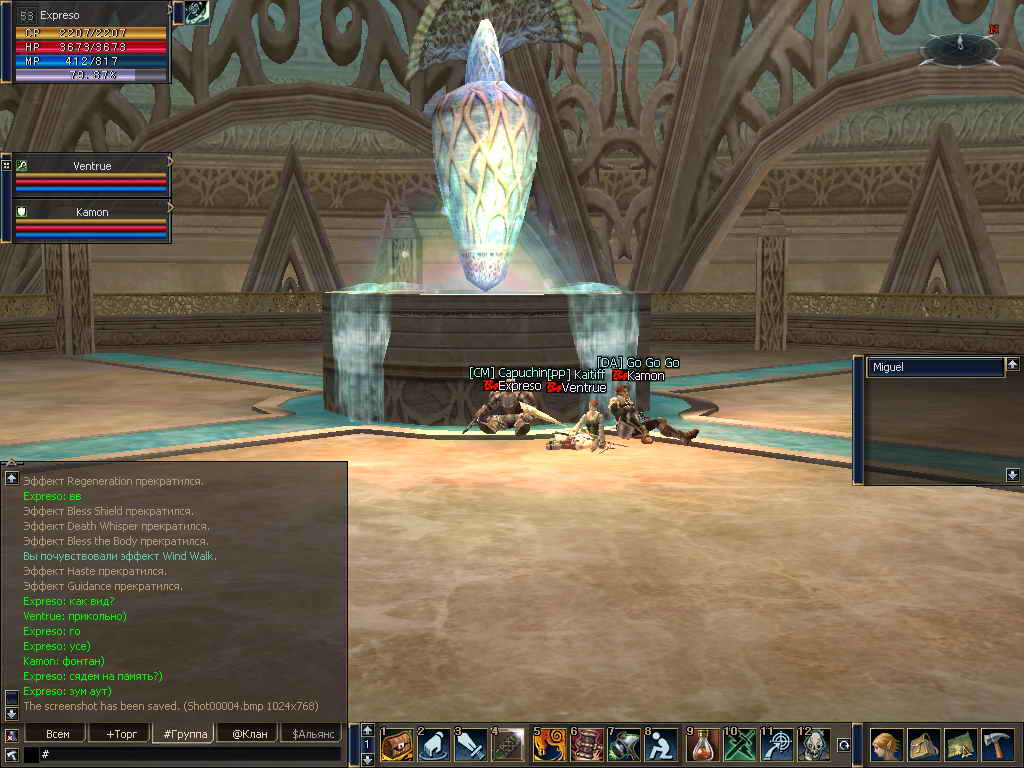Select the #Группа party chat tab
1024x768 pixels.
point(183,734)
